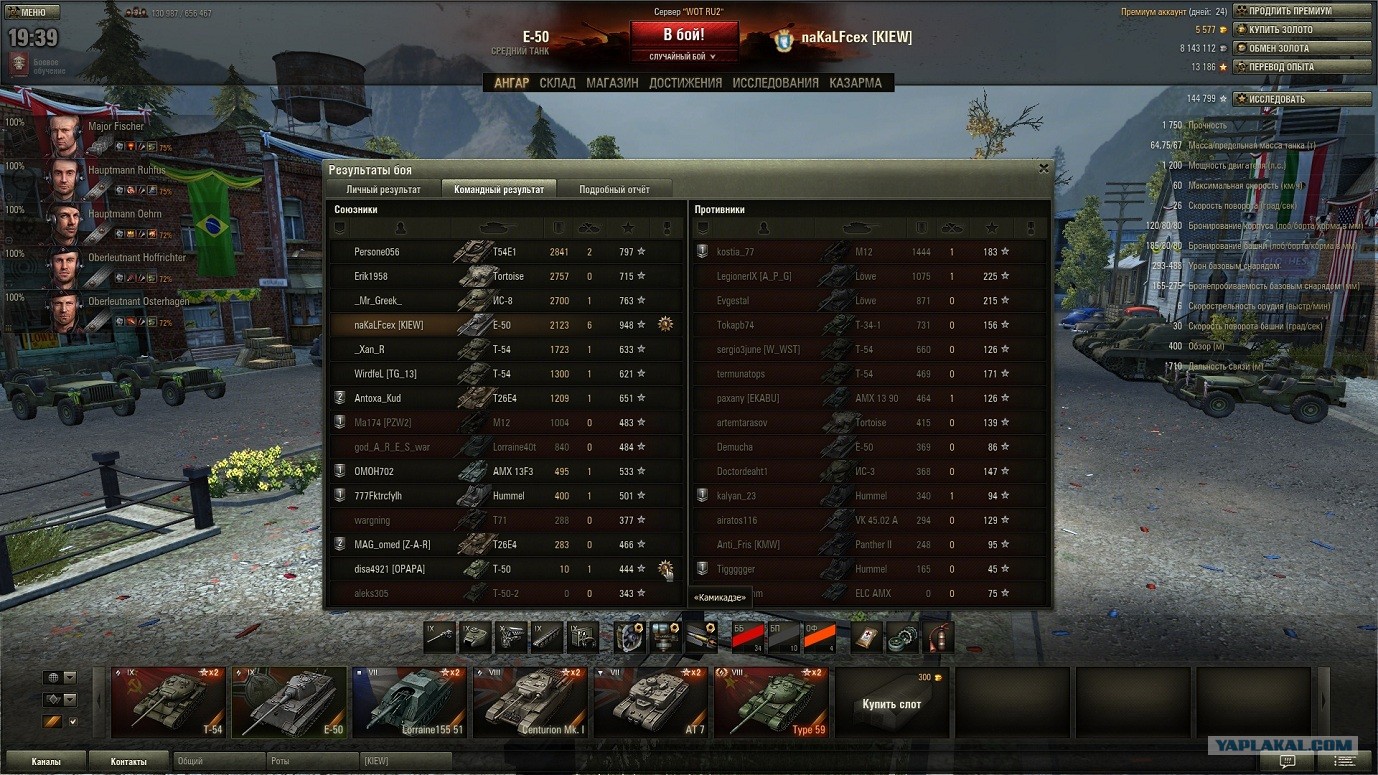Click Перевод опыта button
The width and height of the screenshot is (1378, 775).
(x=1302, y=67)
